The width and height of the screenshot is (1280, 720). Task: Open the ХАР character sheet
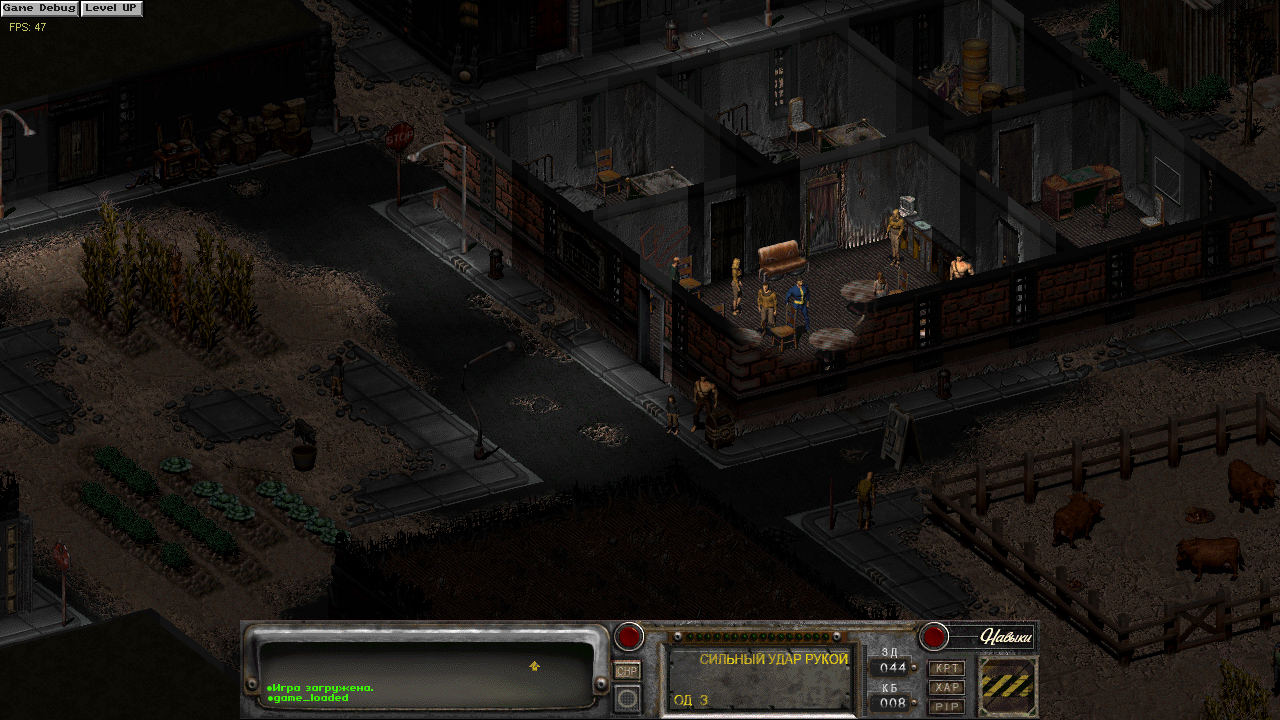946,687
